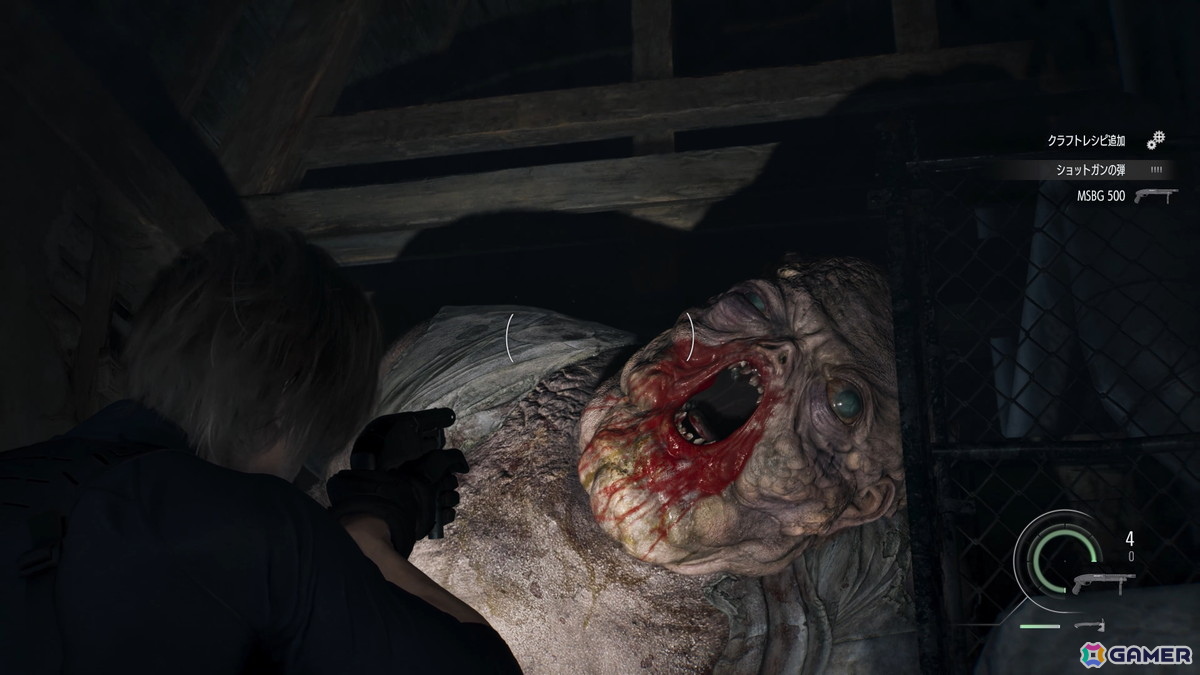The image size is (1200, 675).
Task: Select the knife icon below the shotgun
Action: [x=1088, y=625]
